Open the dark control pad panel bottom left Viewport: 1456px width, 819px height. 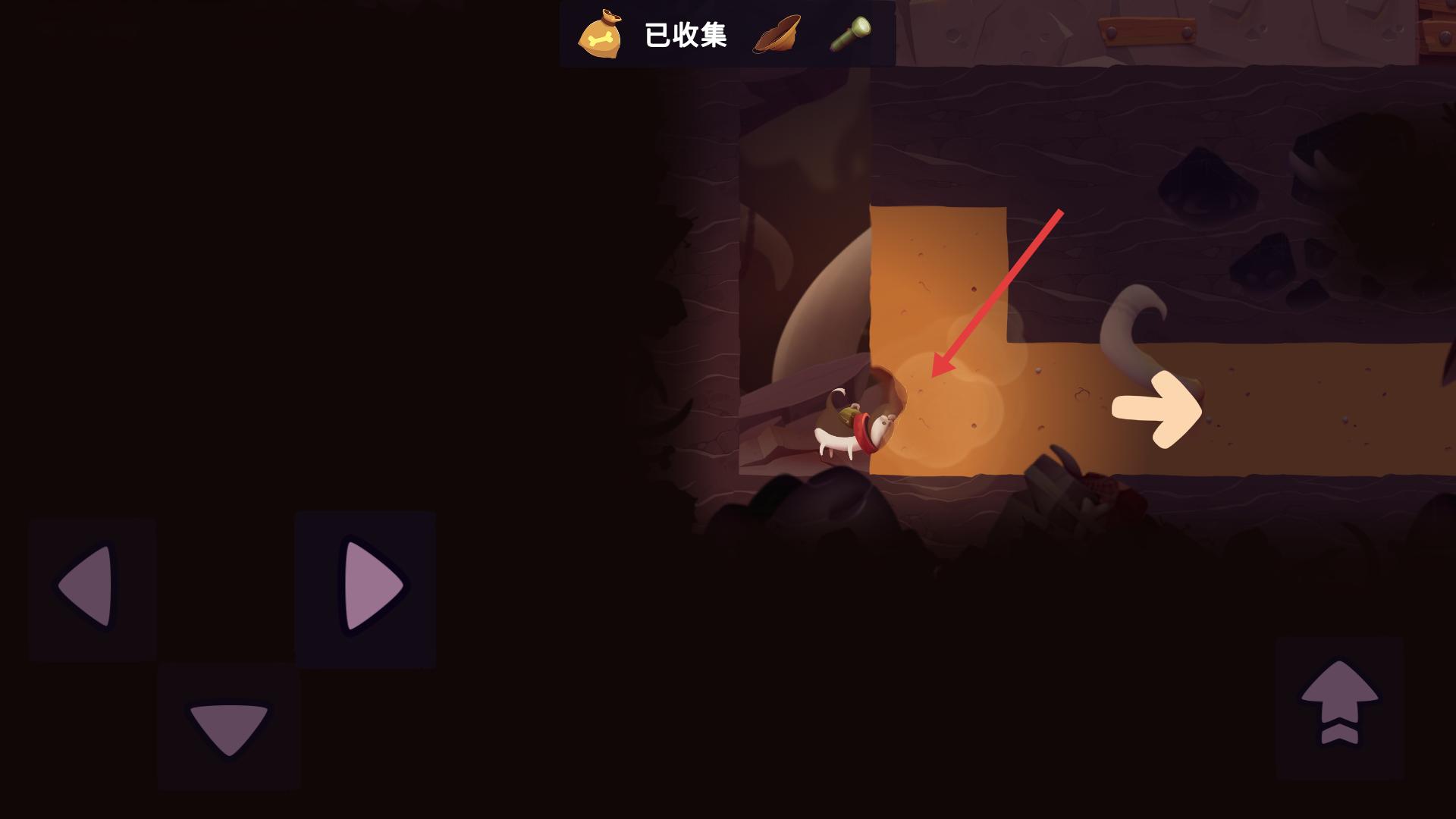(227, 652)
